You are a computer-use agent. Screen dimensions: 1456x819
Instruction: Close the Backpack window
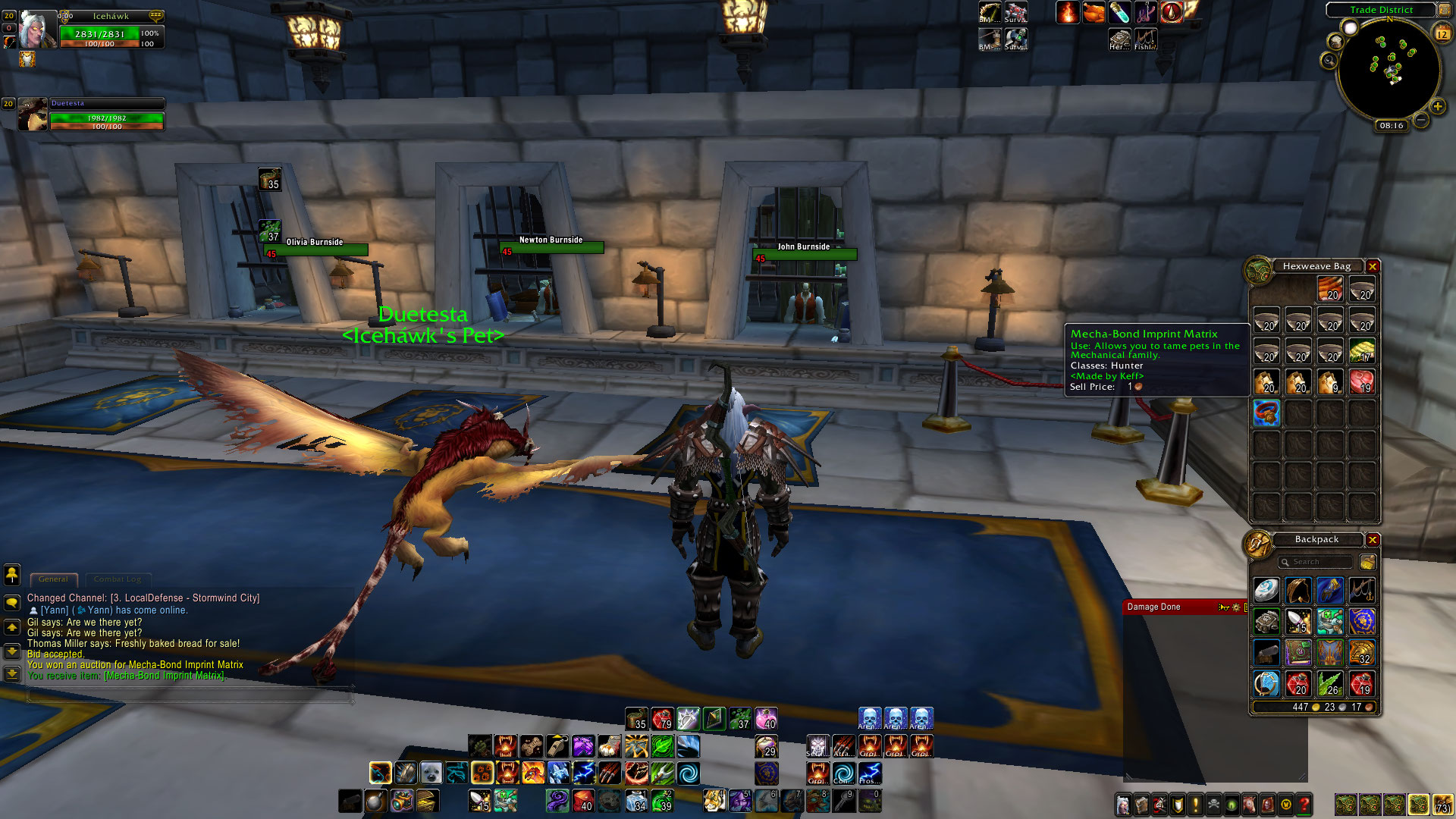pos(1373,540)
